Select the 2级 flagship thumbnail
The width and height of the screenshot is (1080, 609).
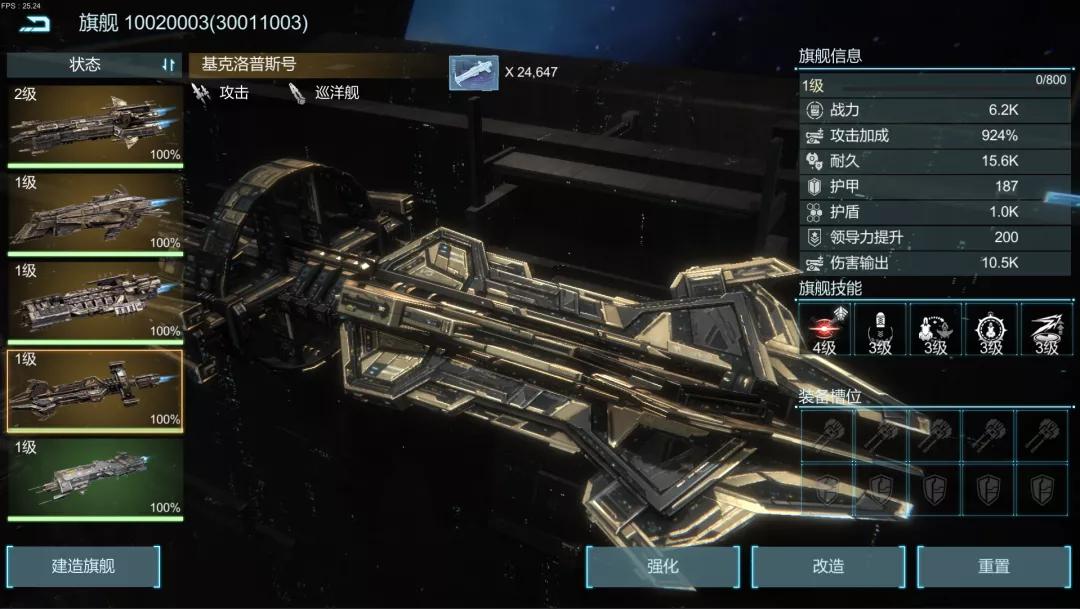tap(95, 124)
